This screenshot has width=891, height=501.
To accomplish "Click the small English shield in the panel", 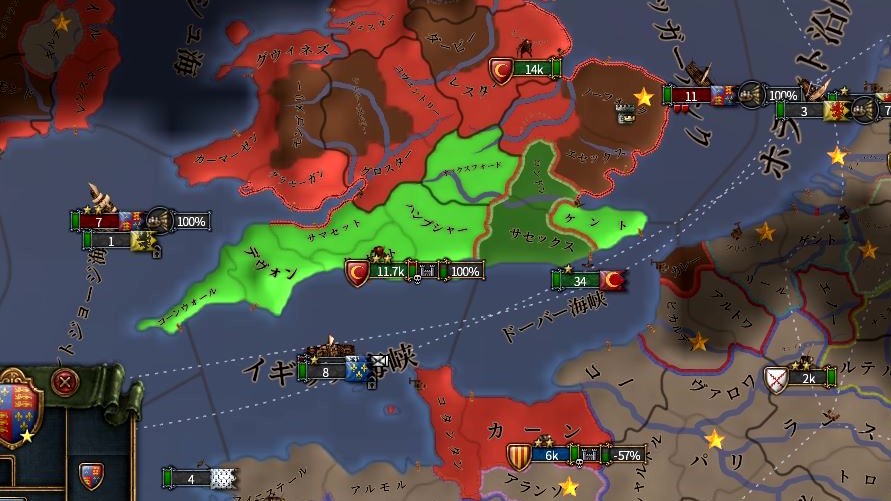I will point(91,472).
